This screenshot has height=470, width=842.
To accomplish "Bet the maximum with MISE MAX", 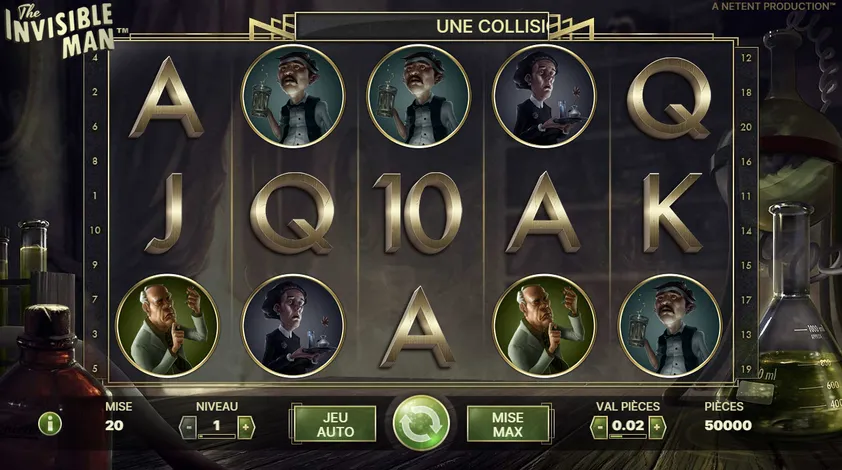I will [x=508, y=424].
